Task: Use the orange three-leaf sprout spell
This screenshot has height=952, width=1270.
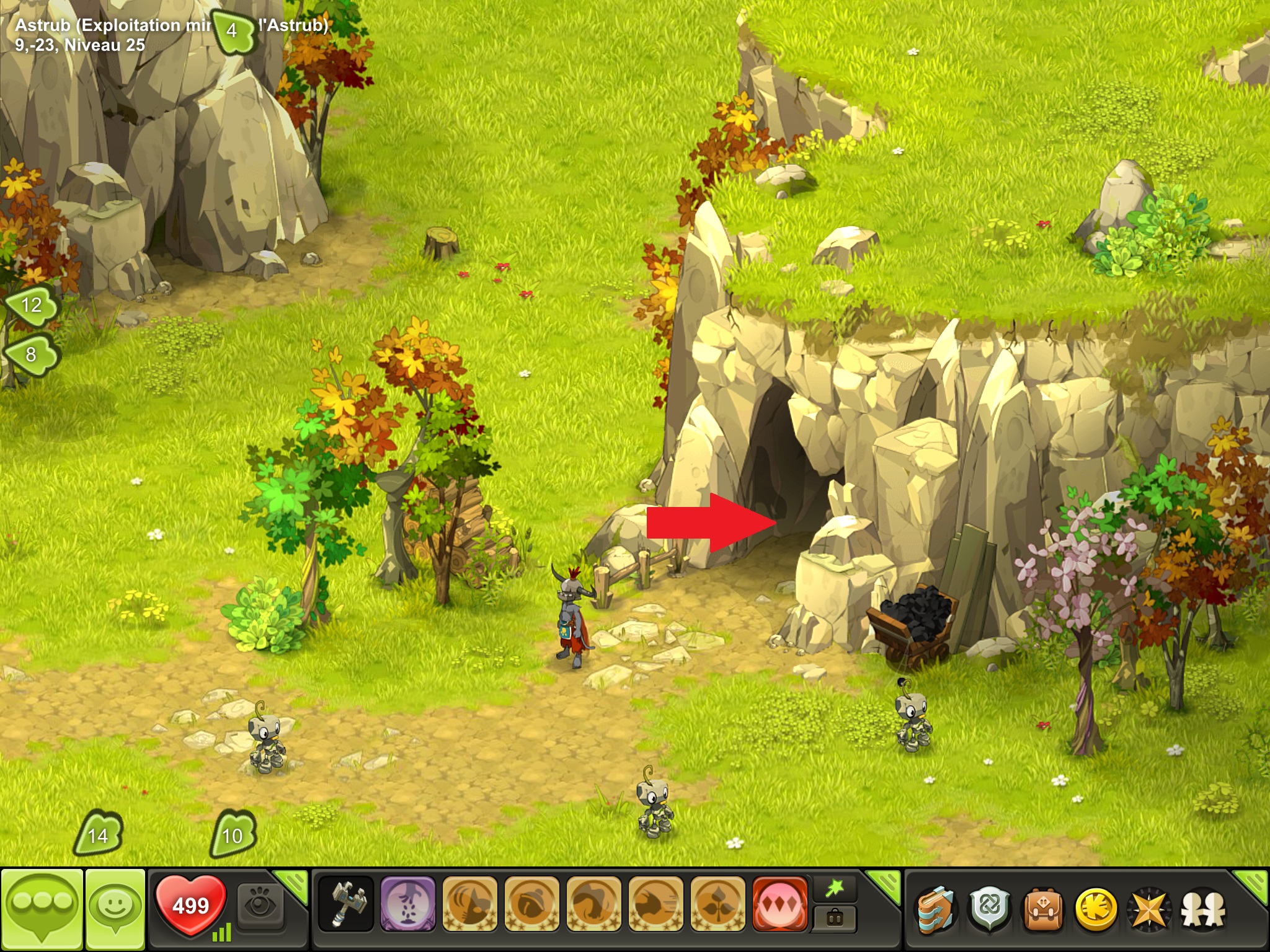Action: [x=717, y=904]
